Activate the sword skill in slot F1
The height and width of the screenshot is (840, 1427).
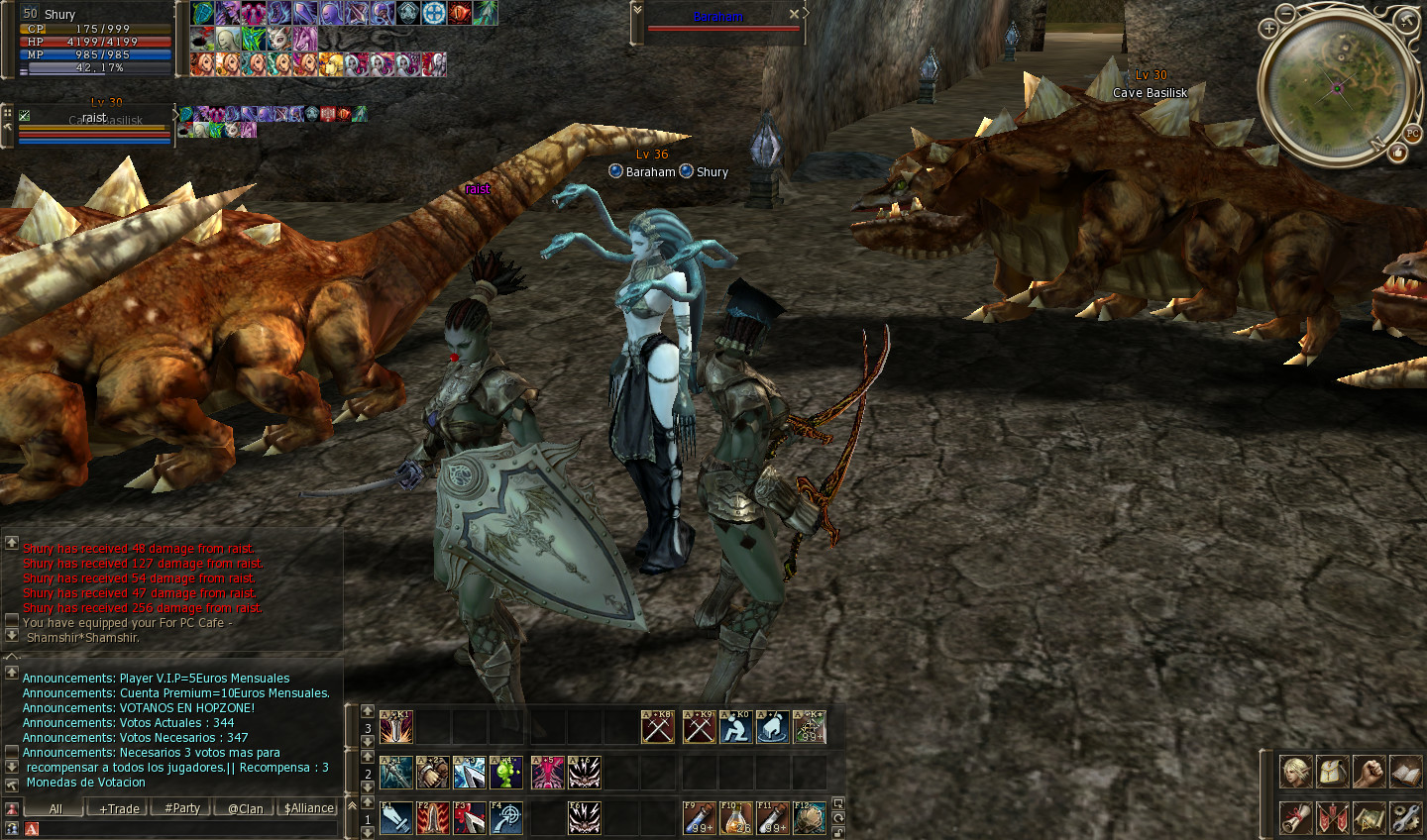396,817
